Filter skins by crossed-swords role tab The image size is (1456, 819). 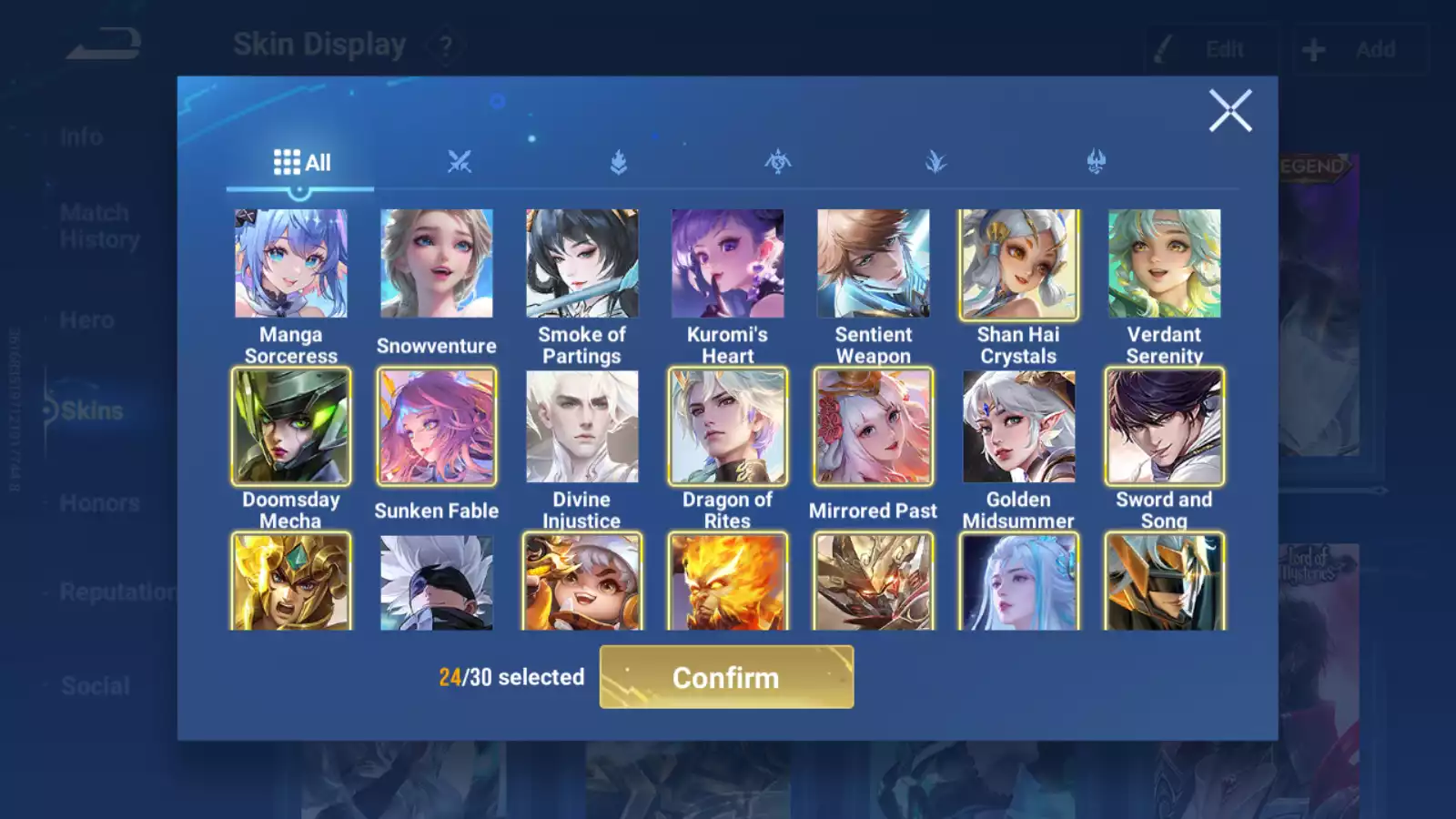460,163
